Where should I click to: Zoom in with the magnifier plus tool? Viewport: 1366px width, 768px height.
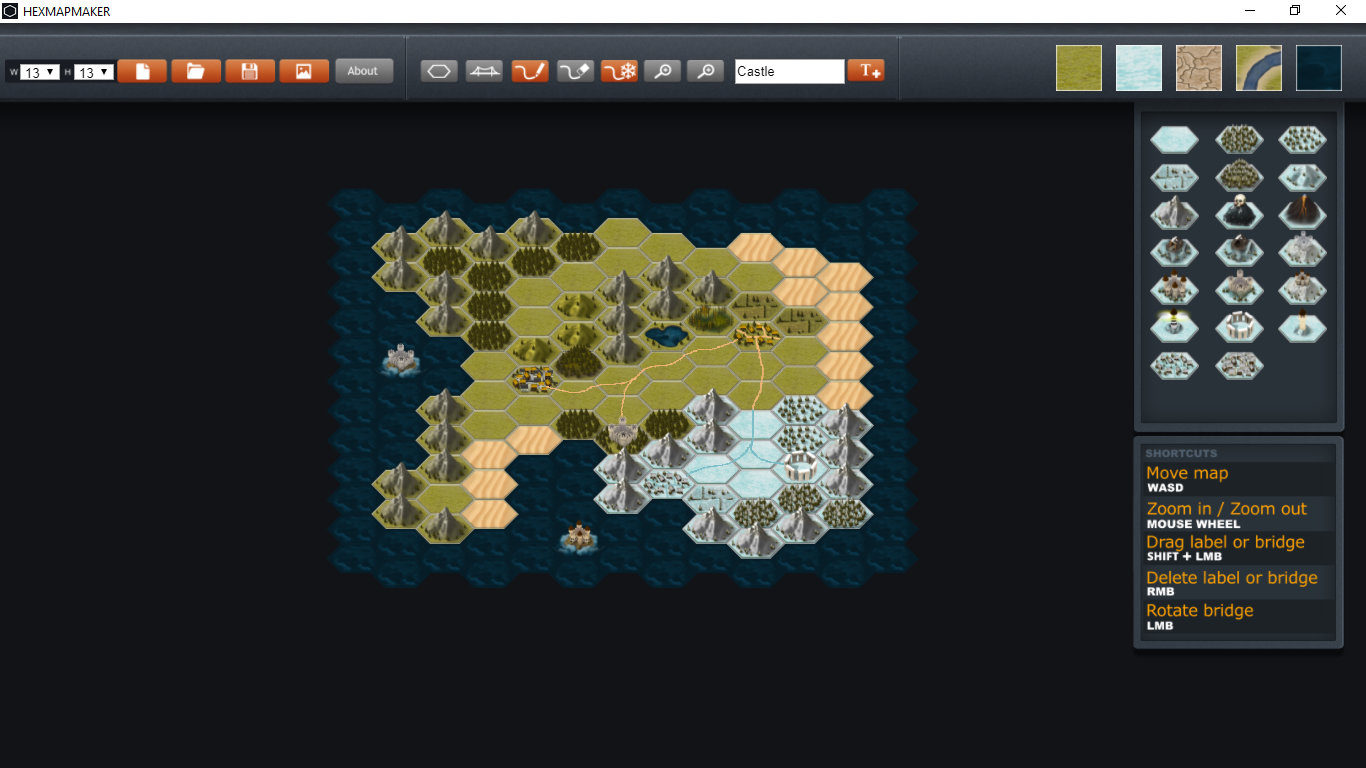click(x=662, y=71)
